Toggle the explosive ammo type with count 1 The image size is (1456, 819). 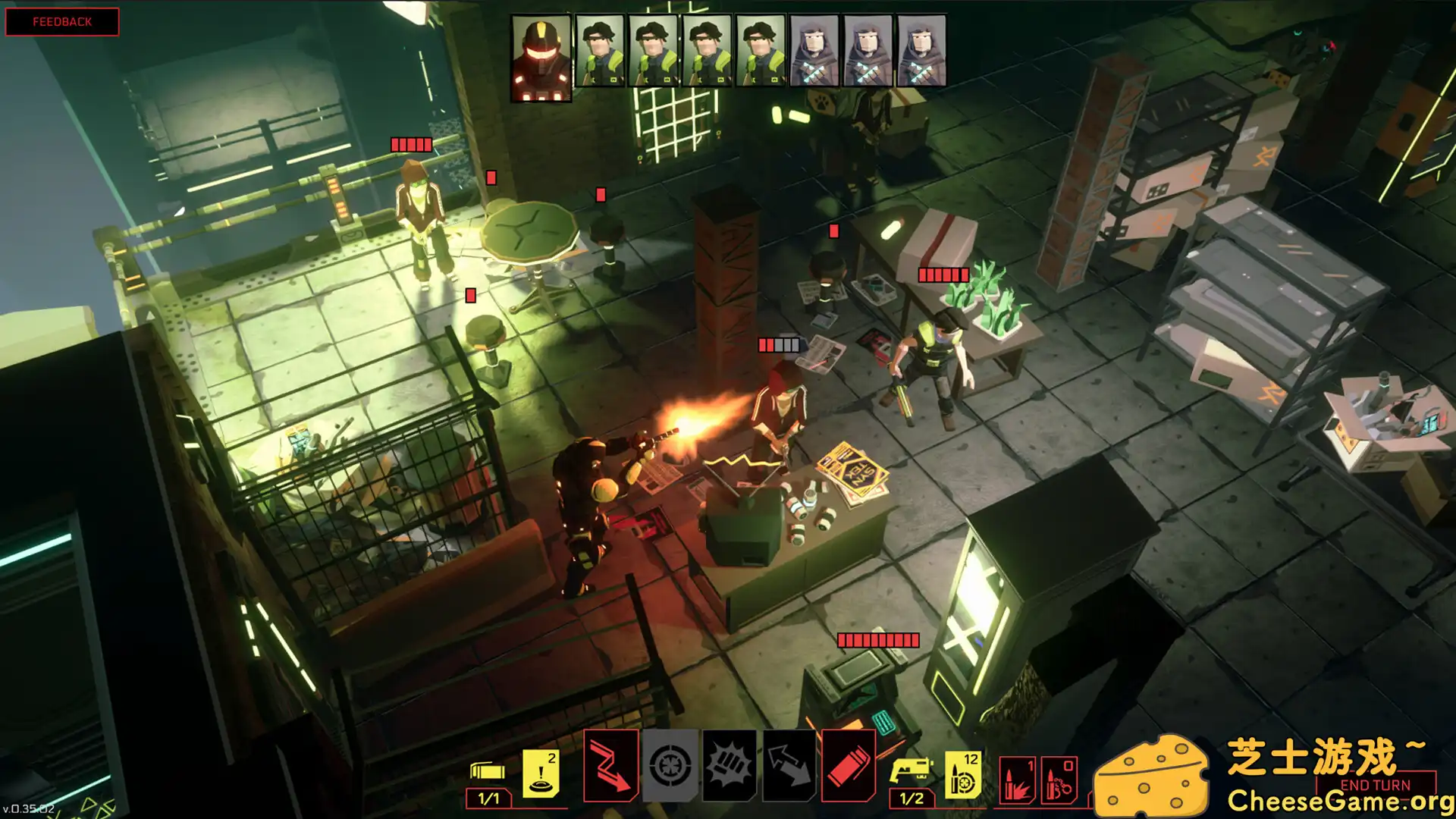[x=1016, y=778]
